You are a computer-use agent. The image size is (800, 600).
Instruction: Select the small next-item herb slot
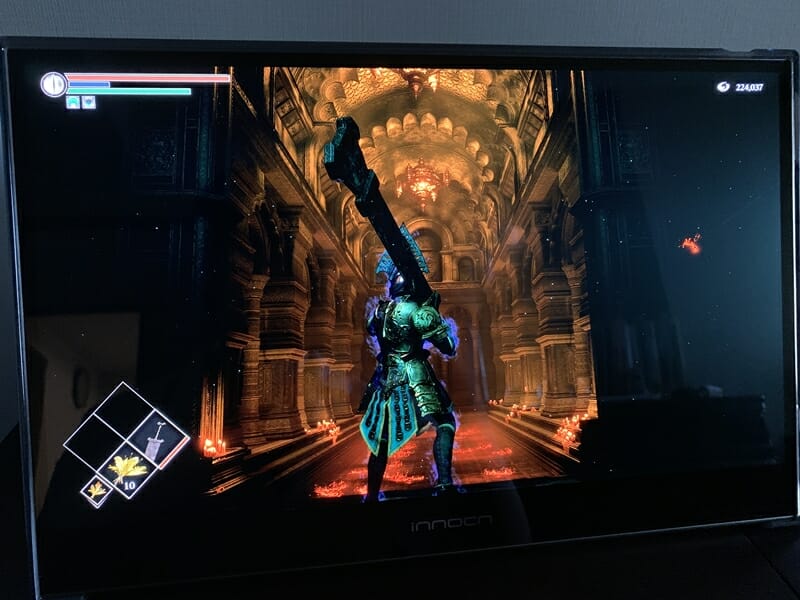[x=97, y=490]
